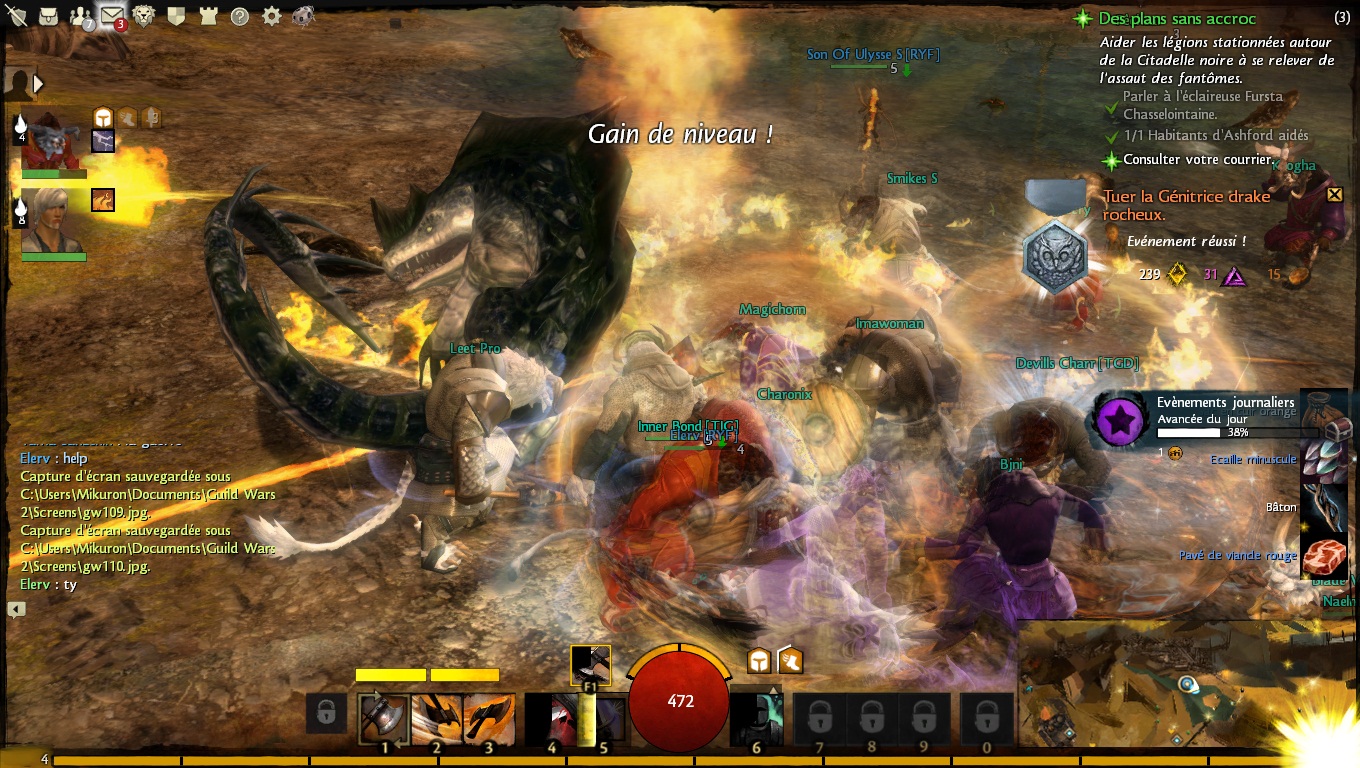1360x768 pixels.
Task: Open the castle tower WvW icon
Action: pos(208,15)
